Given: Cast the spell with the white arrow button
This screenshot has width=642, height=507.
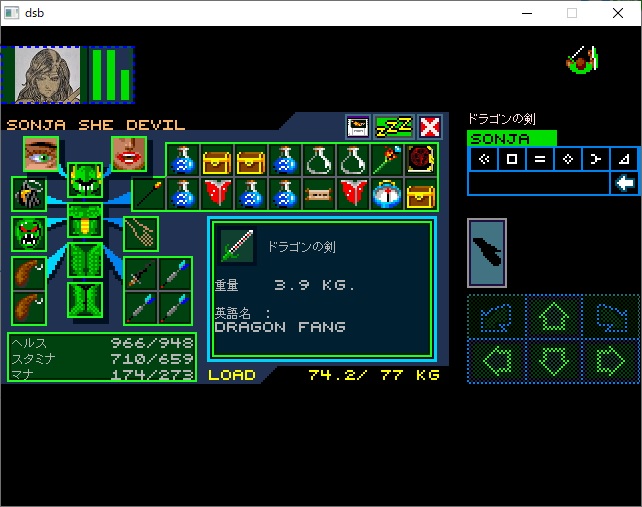Looking at the screenshot, I should (625, 183).
